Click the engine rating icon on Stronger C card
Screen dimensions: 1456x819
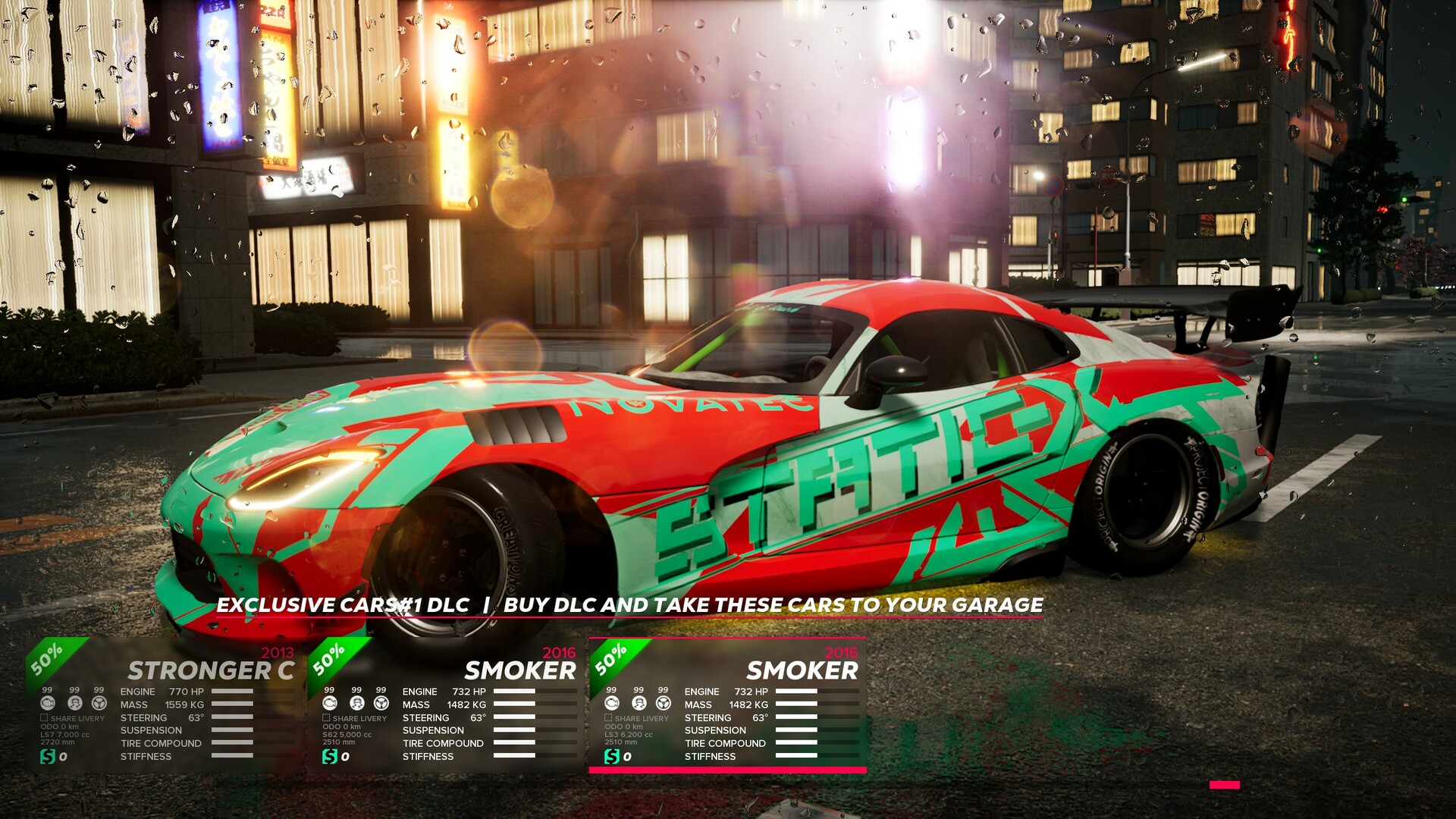point(48,702)
